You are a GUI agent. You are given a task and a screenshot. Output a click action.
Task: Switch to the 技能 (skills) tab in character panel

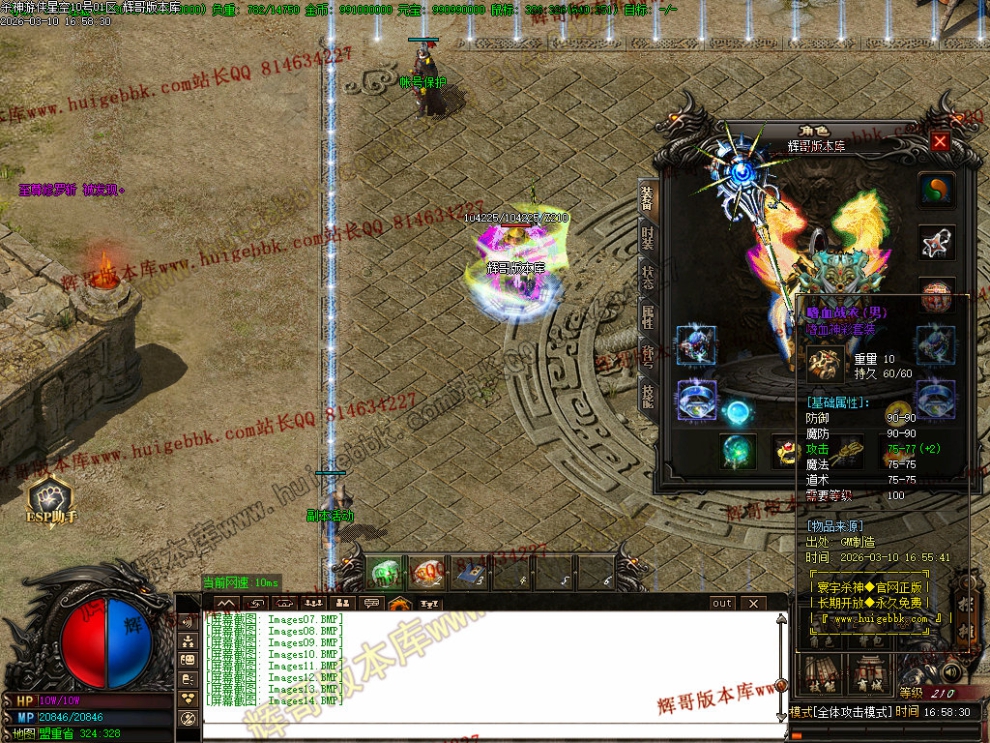648,396
